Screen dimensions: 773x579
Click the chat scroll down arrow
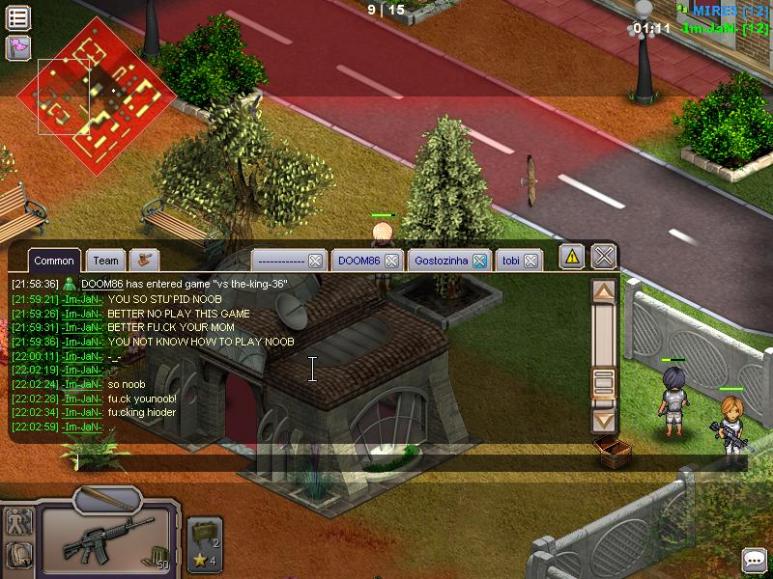pos(604,420)
